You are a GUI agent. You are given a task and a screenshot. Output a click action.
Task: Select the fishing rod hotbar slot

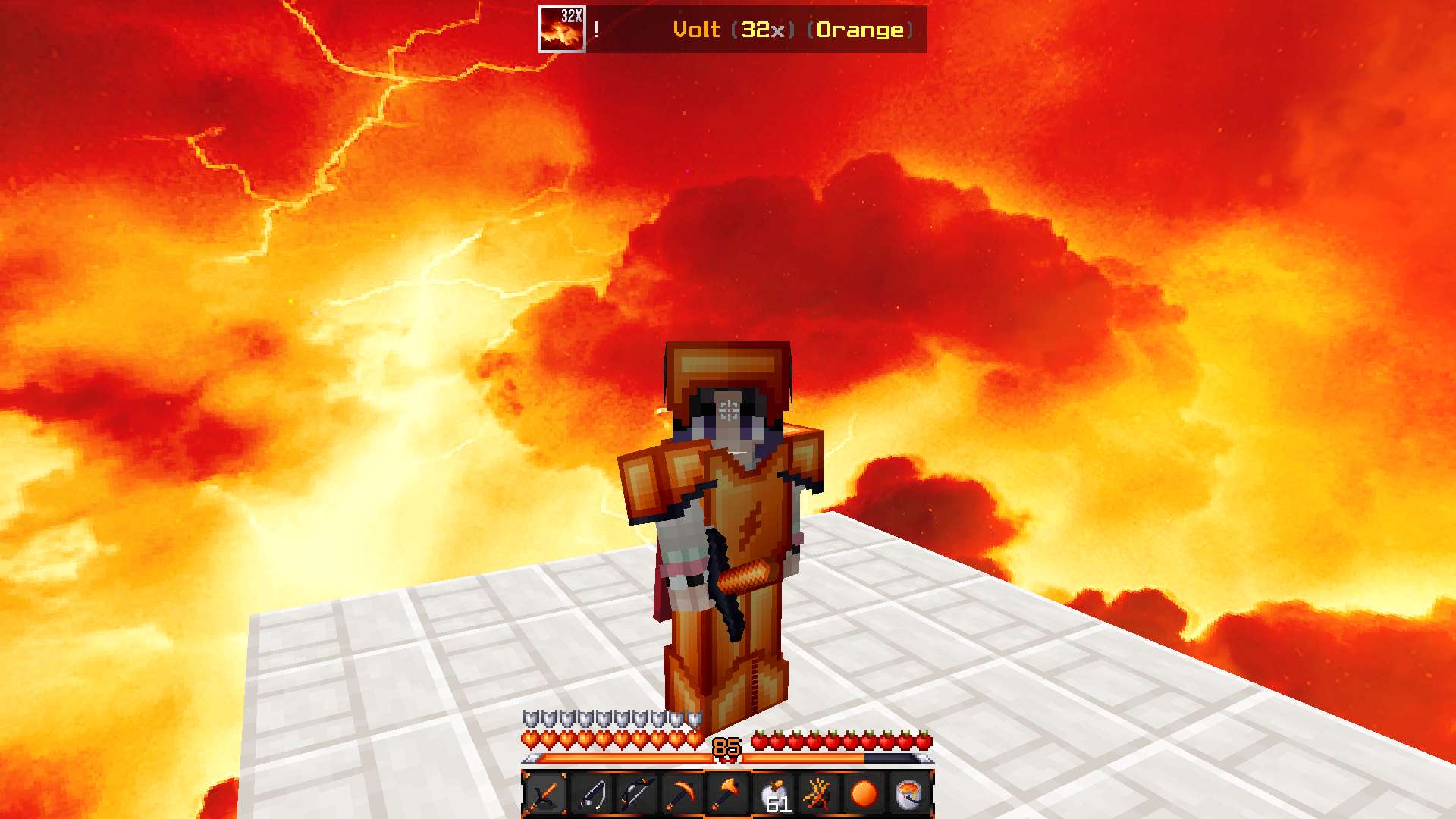591,794
